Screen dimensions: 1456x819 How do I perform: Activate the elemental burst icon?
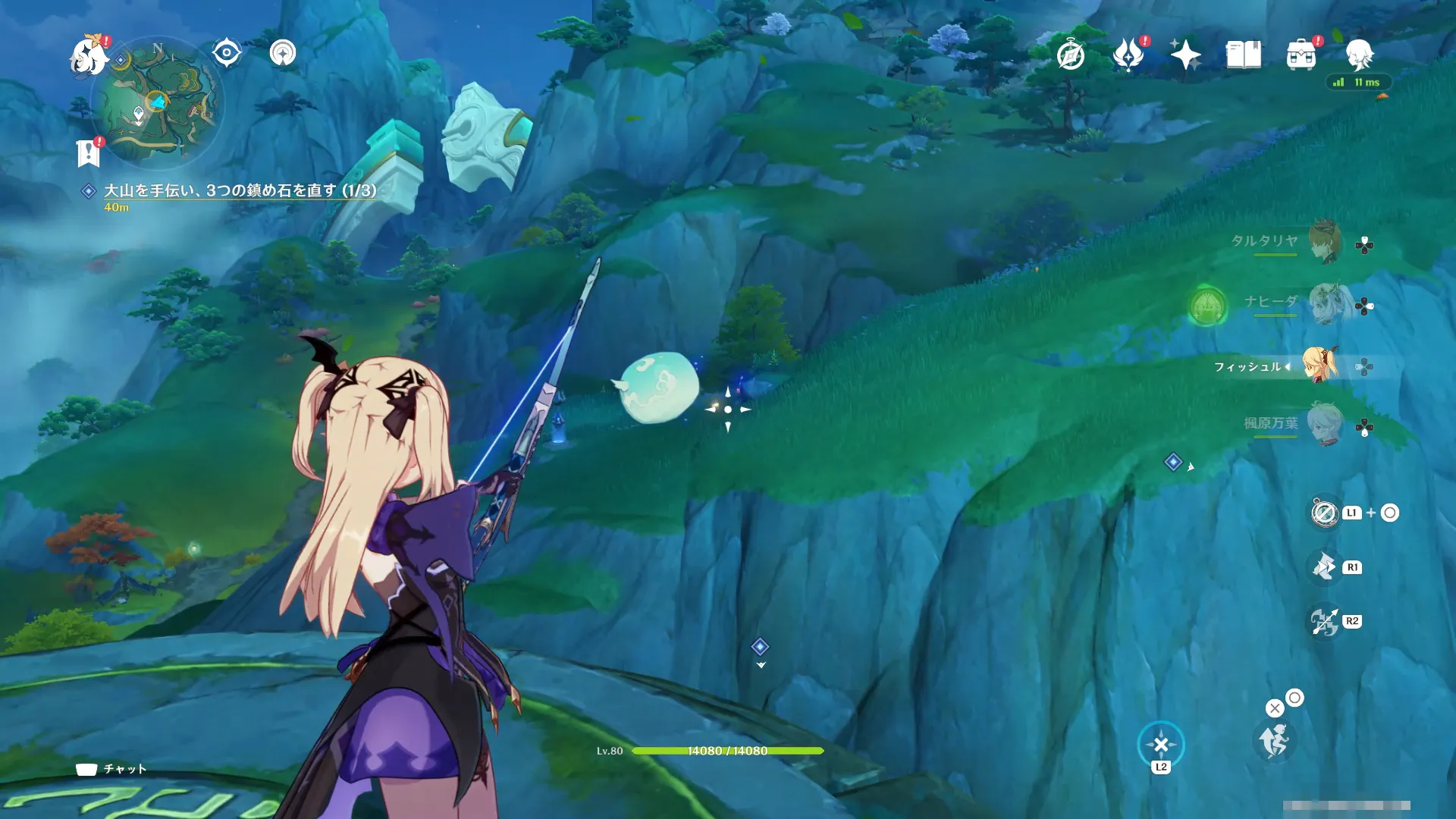[x=1324, y=621]
